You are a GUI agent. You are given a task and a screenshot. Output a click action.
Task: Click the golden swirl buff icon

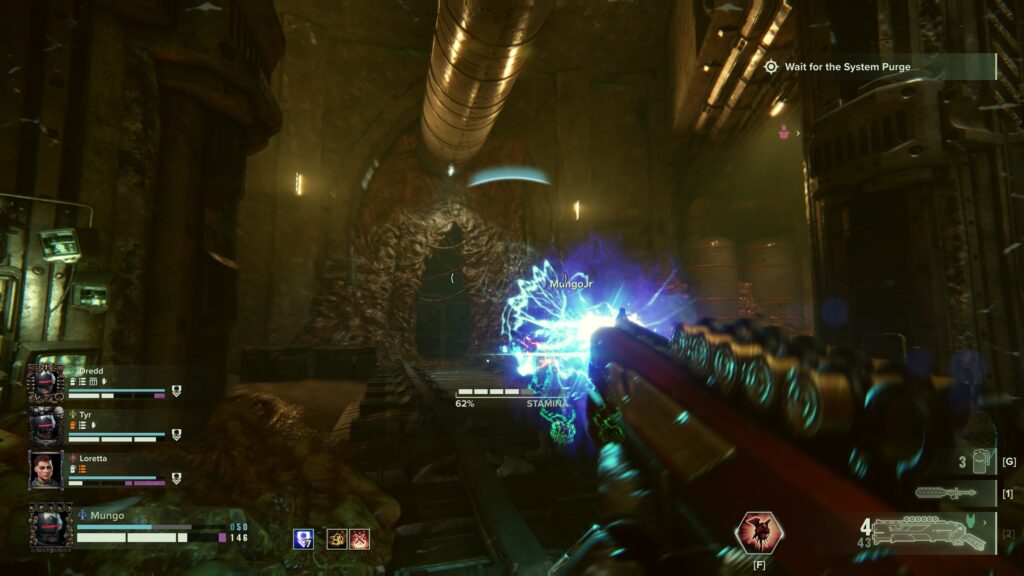(338, 539)
